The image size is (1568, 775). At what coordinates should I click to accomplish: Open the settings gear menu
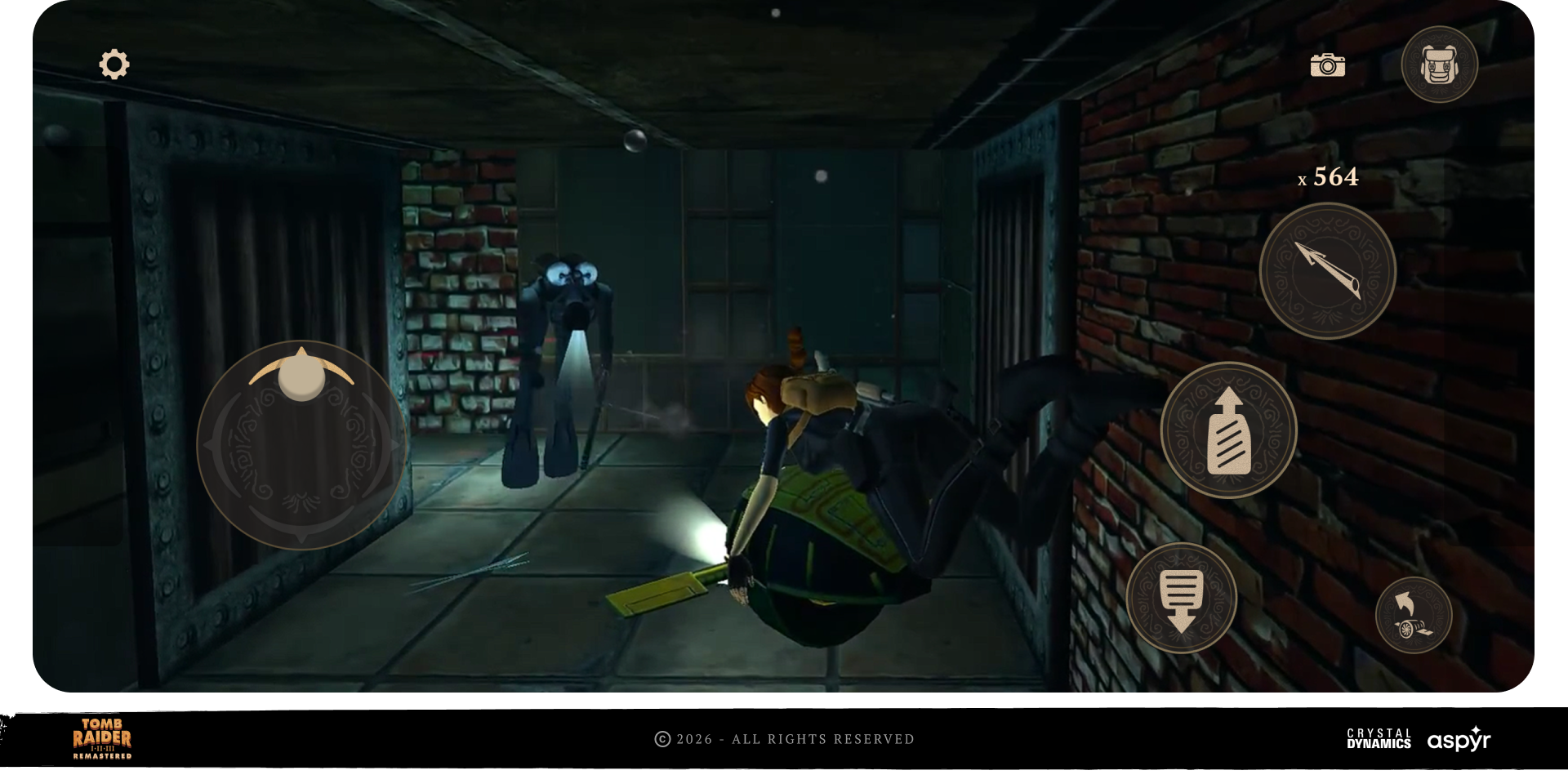(x=114, y=65)
